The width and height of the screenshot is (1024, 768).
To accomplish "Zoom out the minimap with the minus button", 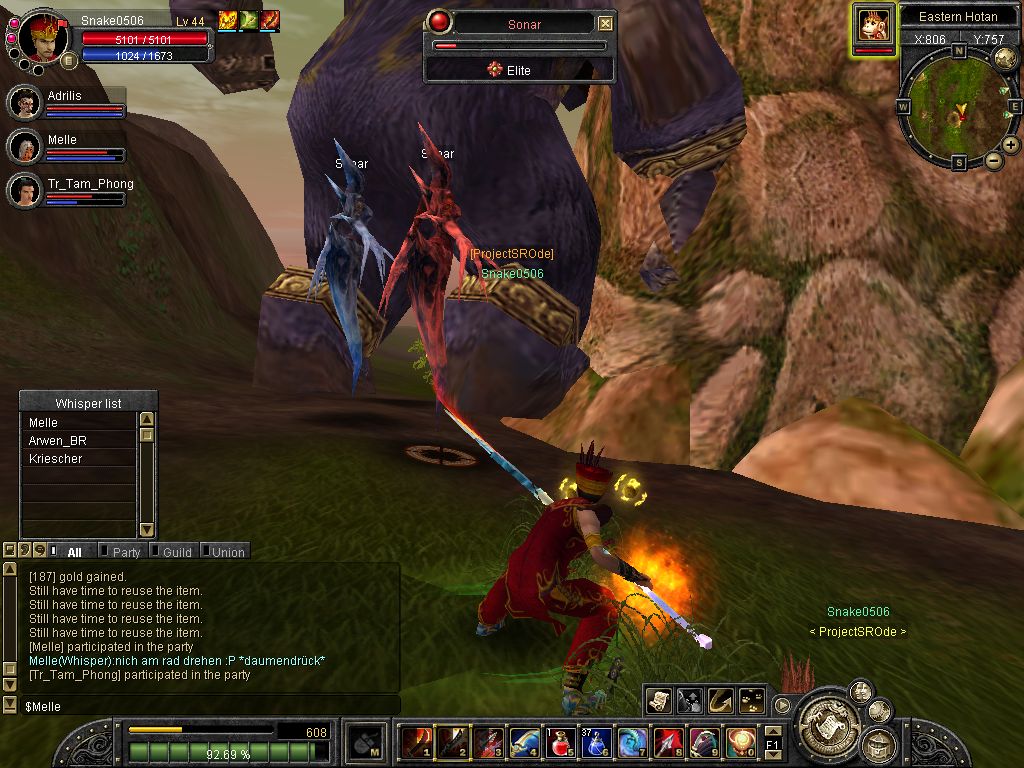I will click(994, 160).
